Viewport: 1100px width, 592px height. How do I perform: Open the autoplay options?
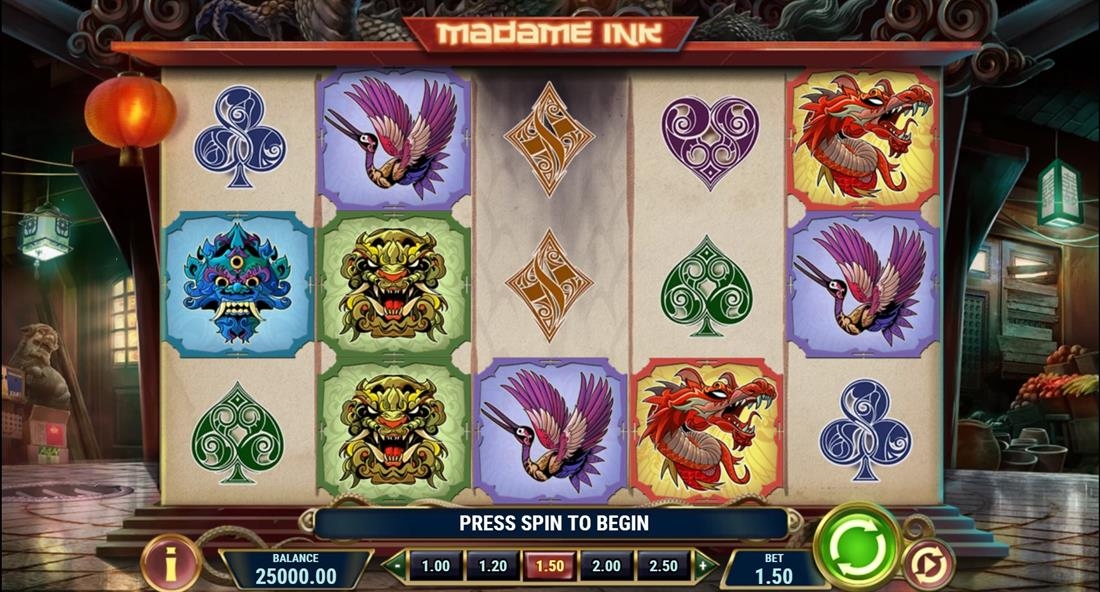[929, 565]
